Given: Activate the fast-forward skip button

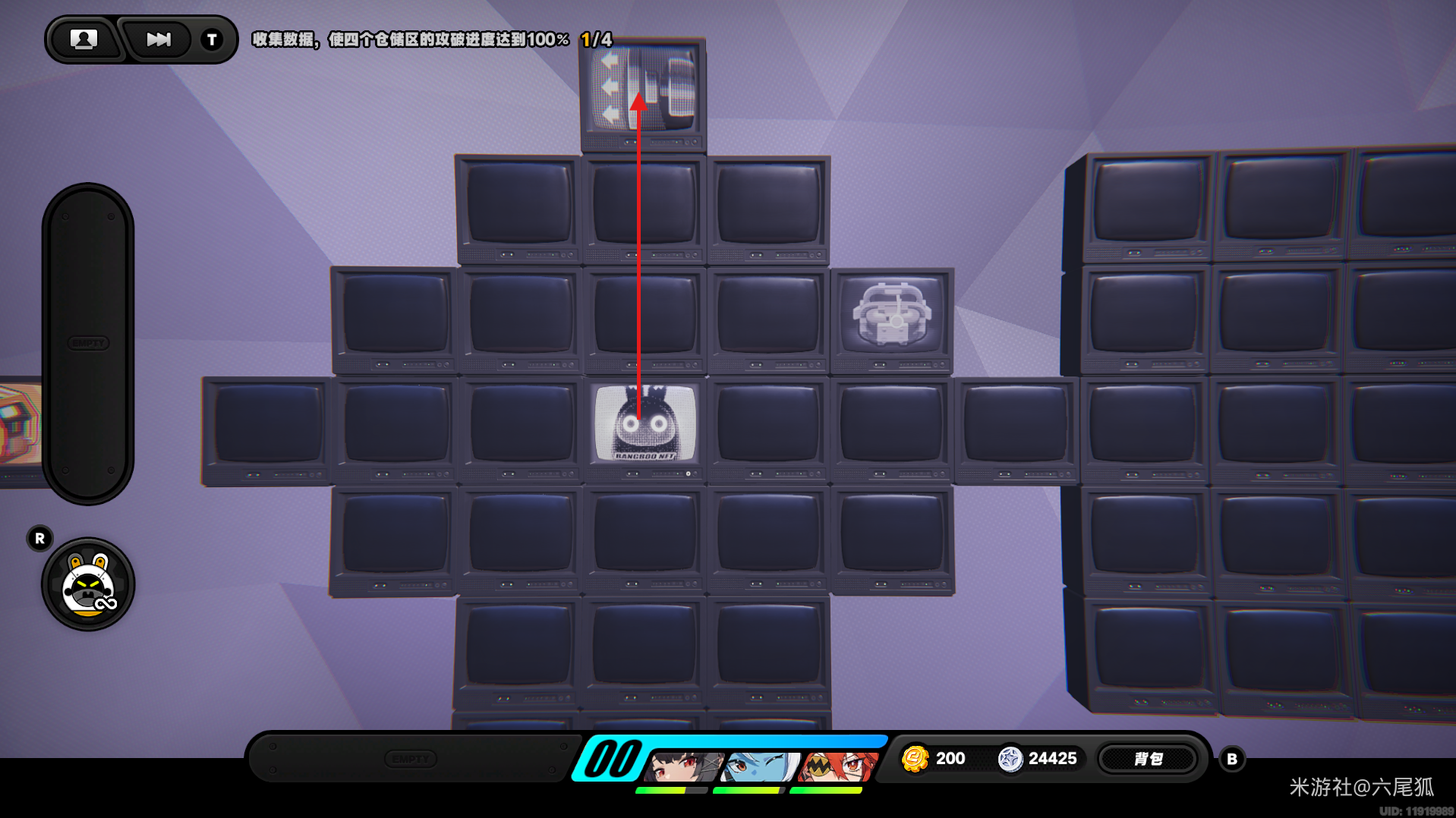Looking at the screenshot, I should (x=158, y=39).
